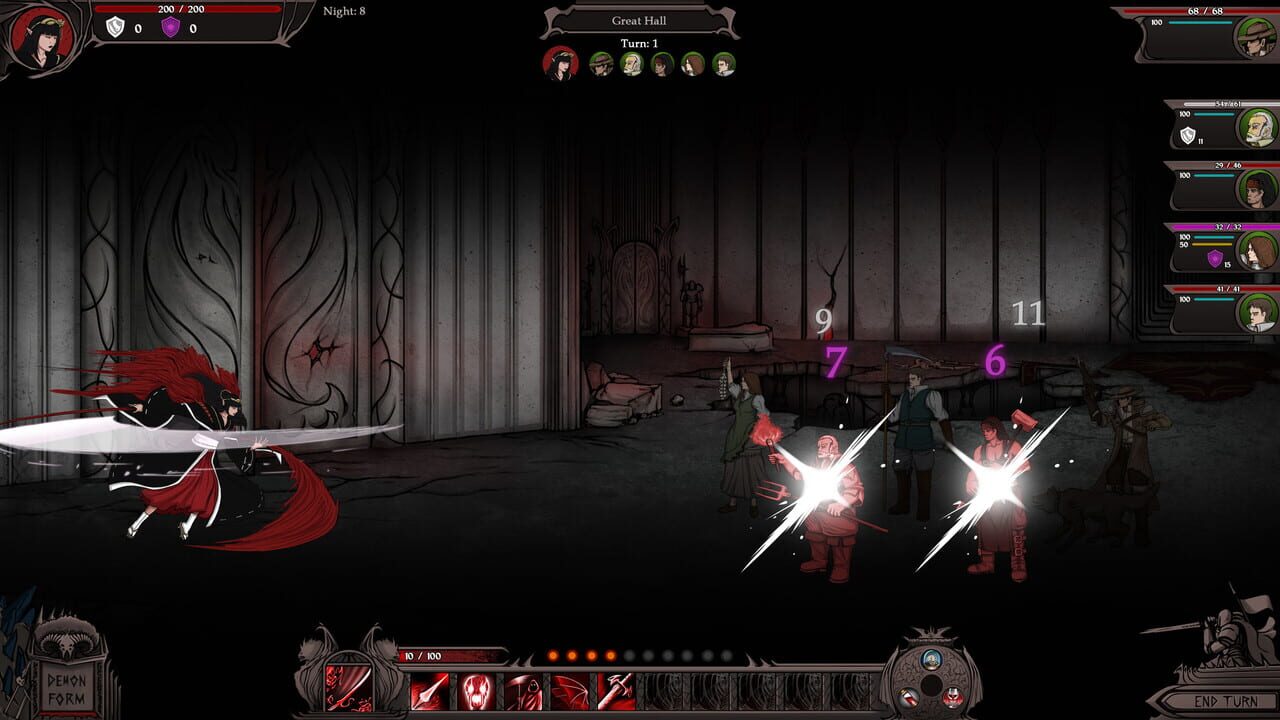This screenshot has width=1280, height=720.
Task: Select the hunter portrait in the turn order bar
Action: pos(602,63)
